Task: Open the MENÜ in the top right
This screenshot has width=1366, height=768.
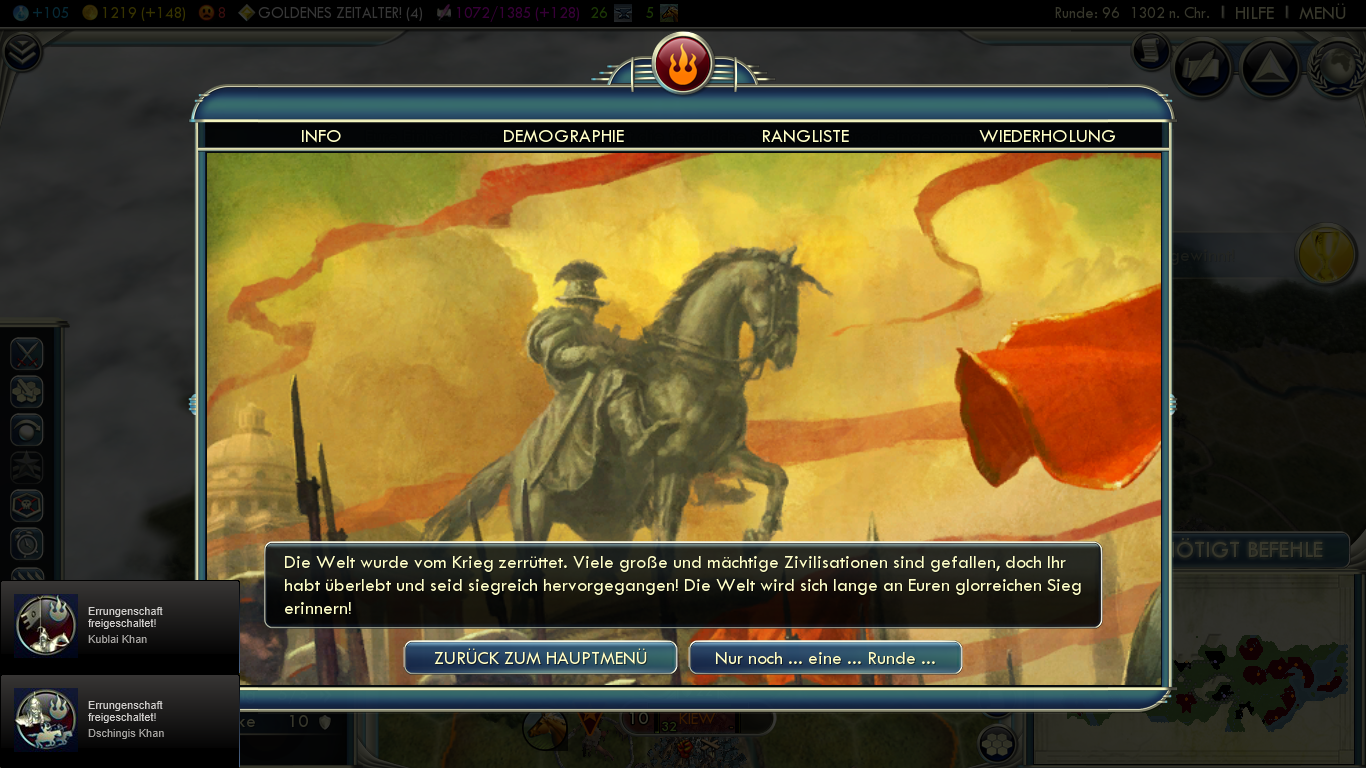Action: [1322, 13]
